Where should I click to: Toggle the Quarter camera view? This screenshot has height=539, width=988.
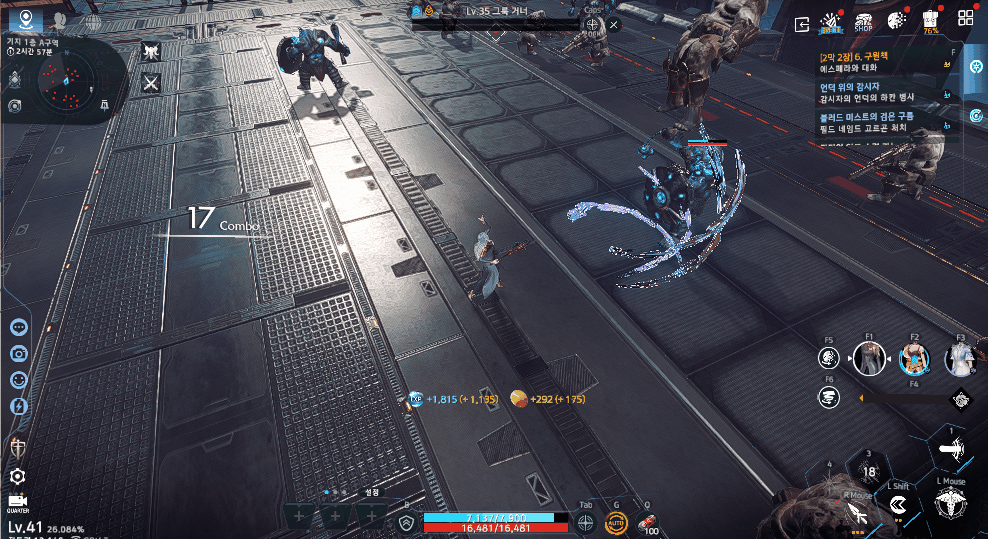pyautogui.click(x=17, y=502)
